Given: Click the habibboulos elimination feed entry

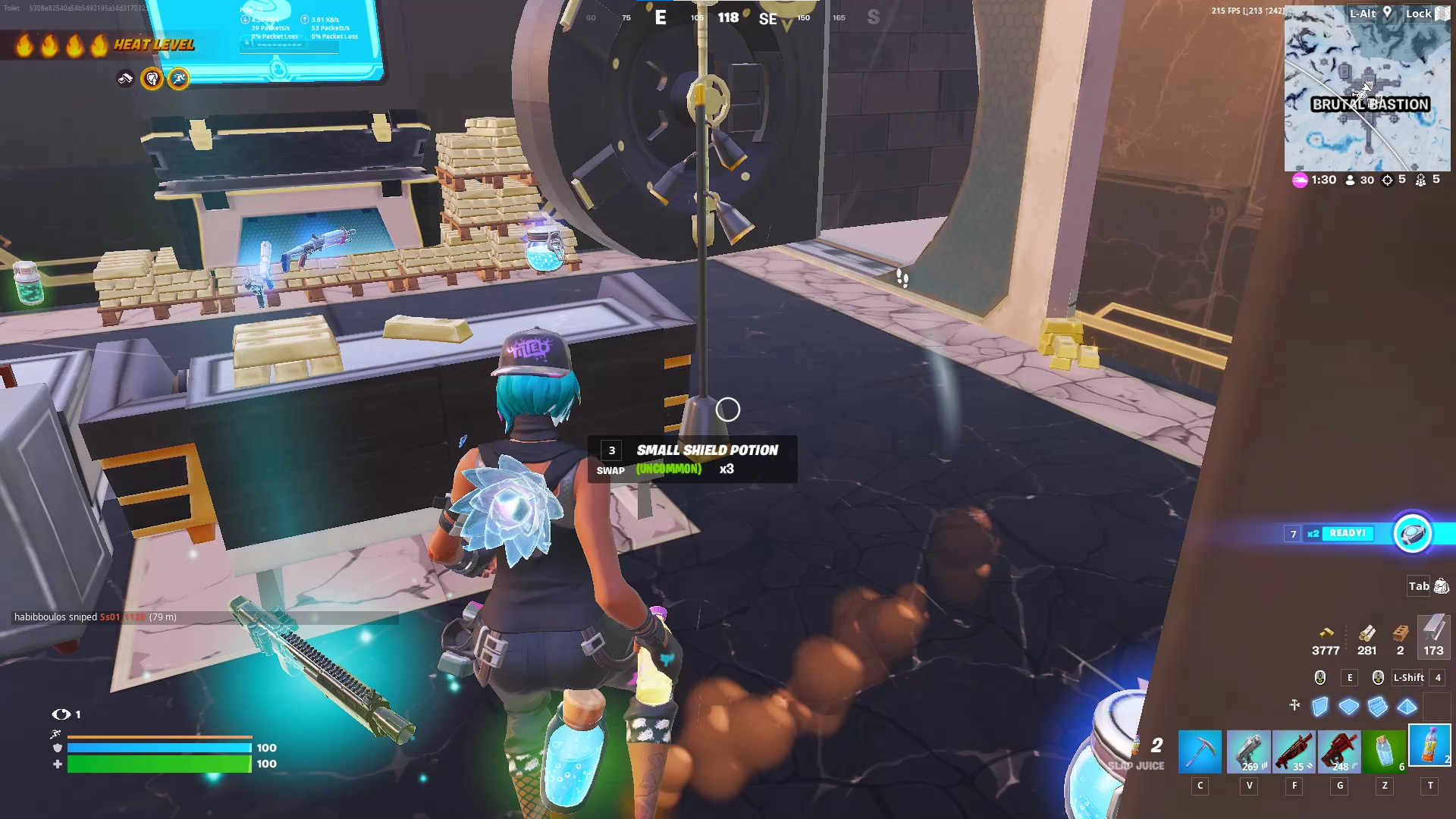Looking at the screenshot, I should pyautogui.click(x=95, y=617).
